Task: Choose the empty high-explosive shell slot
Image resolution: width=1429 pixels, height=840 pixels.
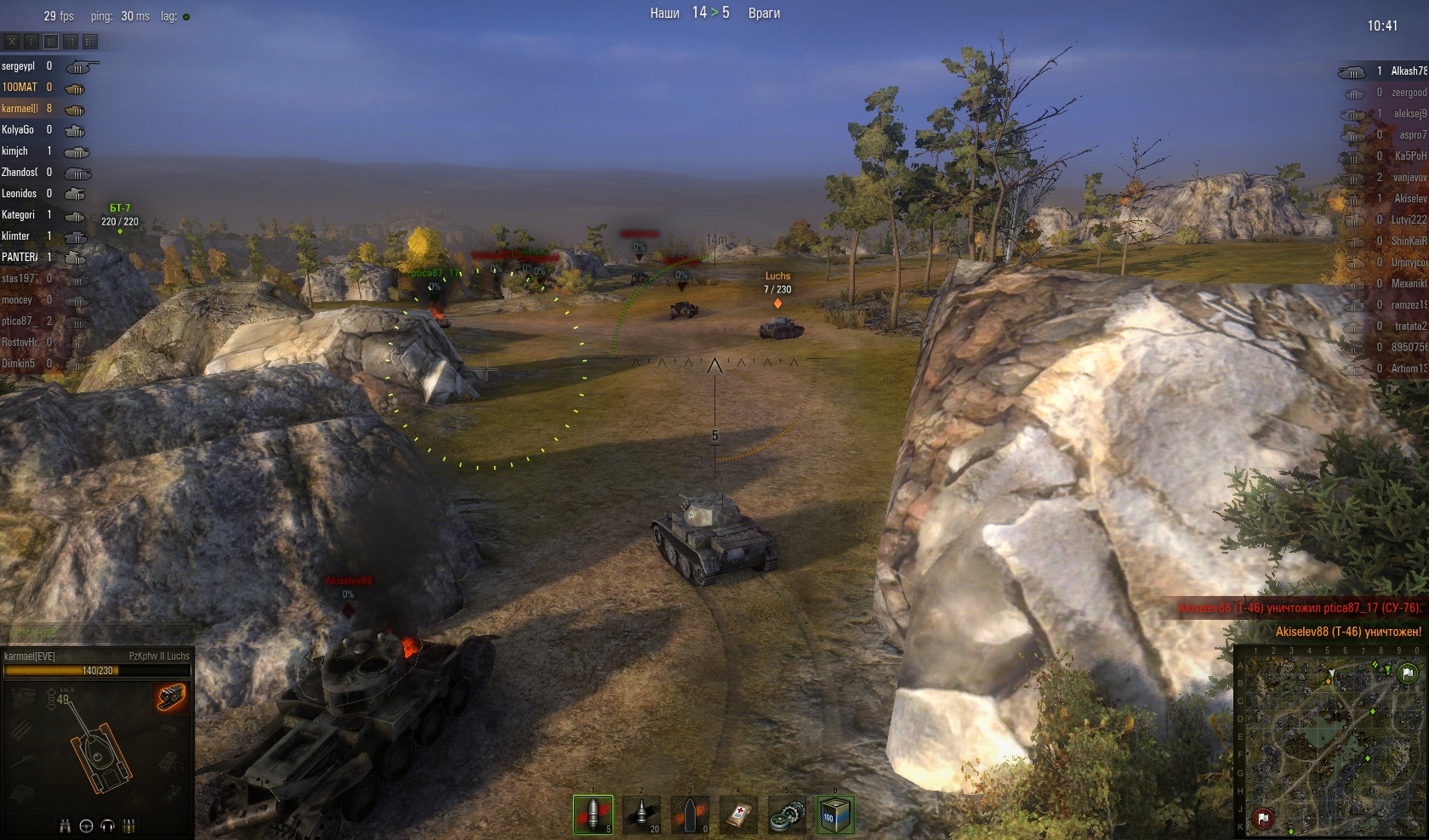Action: pyautogui.click(x=690, y=814)
